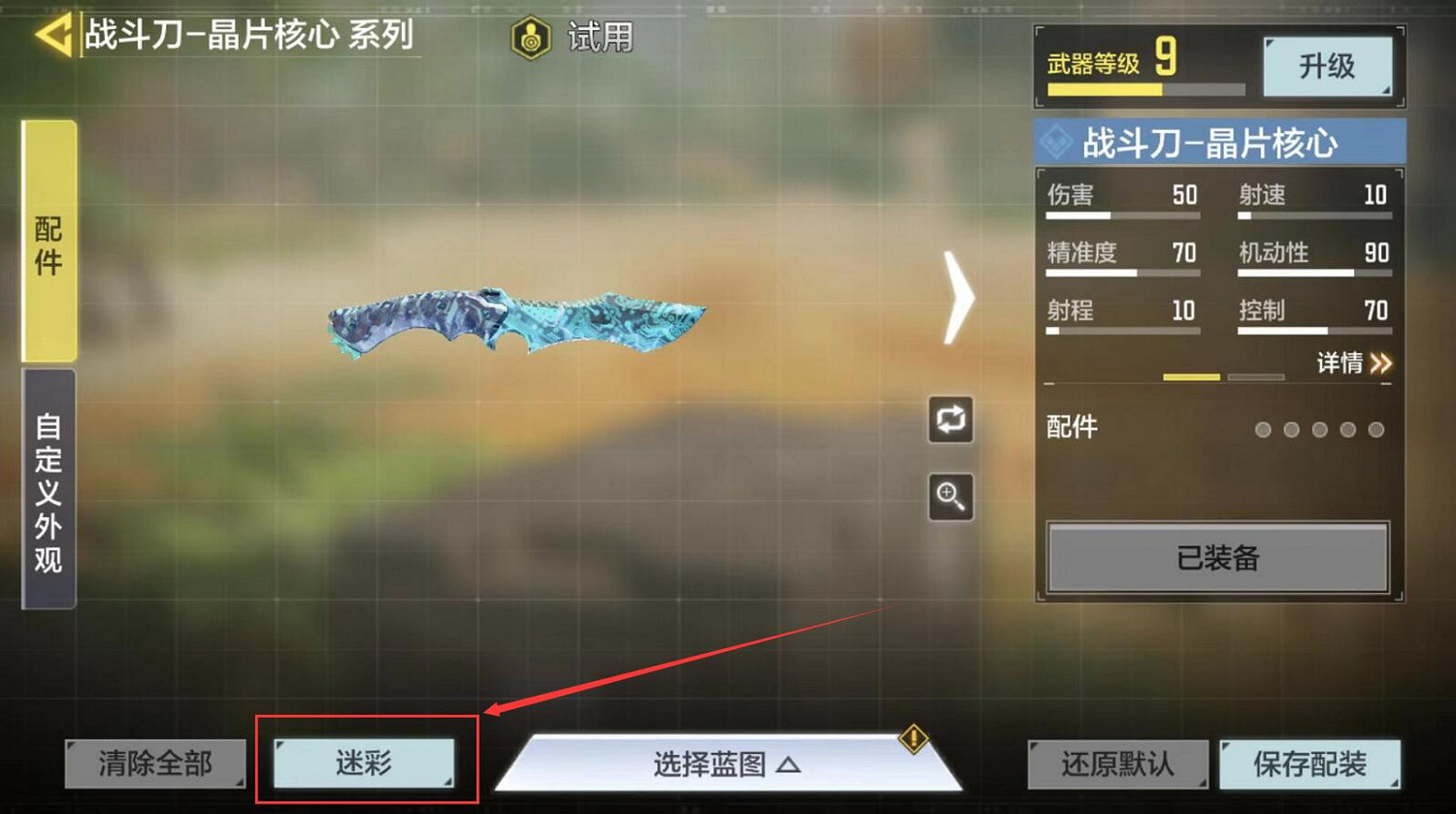Open the magnifier to zoom the knife
The image size is (1456, 814).
click(x=950, y=497)
